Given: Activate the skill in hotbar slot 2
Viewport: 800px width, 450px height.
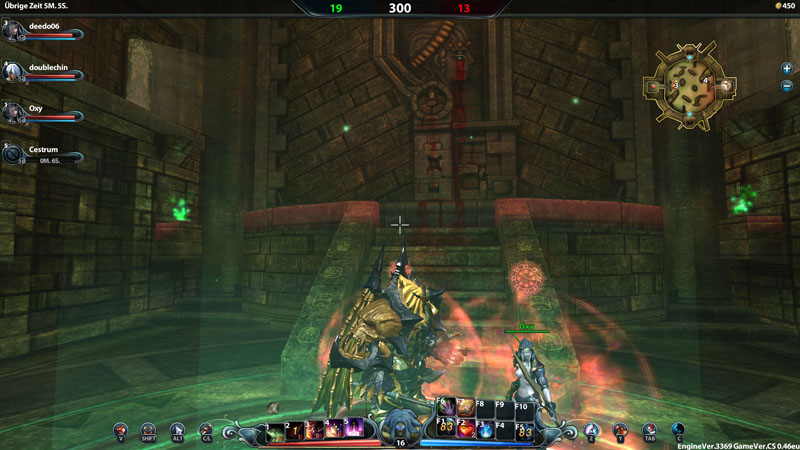Looking at the screenshot, I should (x=295, y=431).
